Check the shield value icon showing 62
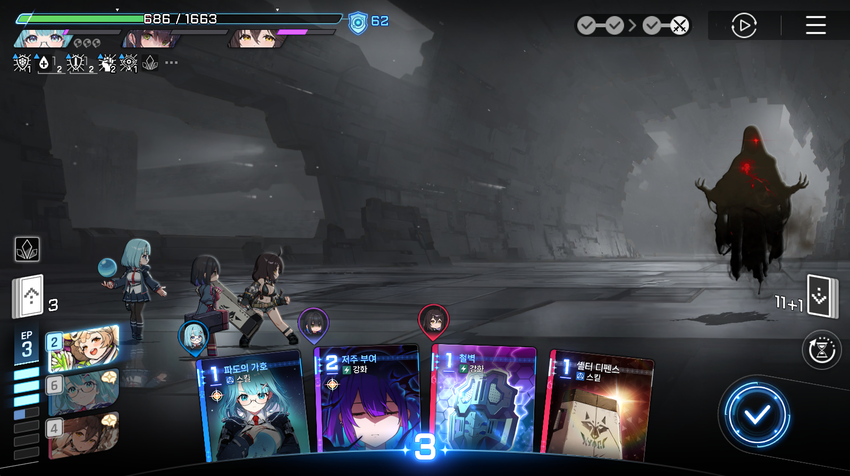850x476 pixels. point(359,21)
